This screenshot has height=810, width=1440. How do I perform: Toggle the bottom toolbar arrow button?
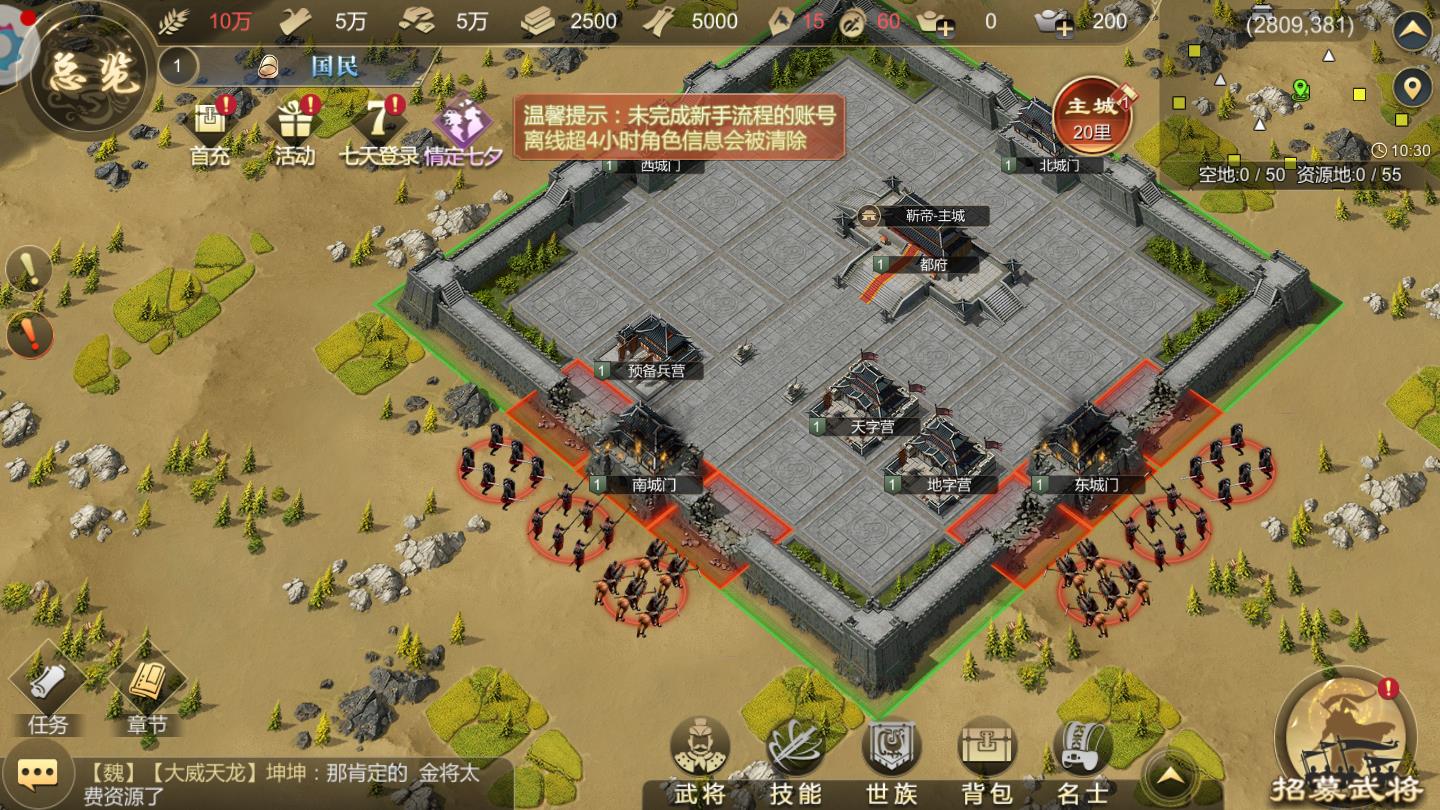tap(1173, 775)
